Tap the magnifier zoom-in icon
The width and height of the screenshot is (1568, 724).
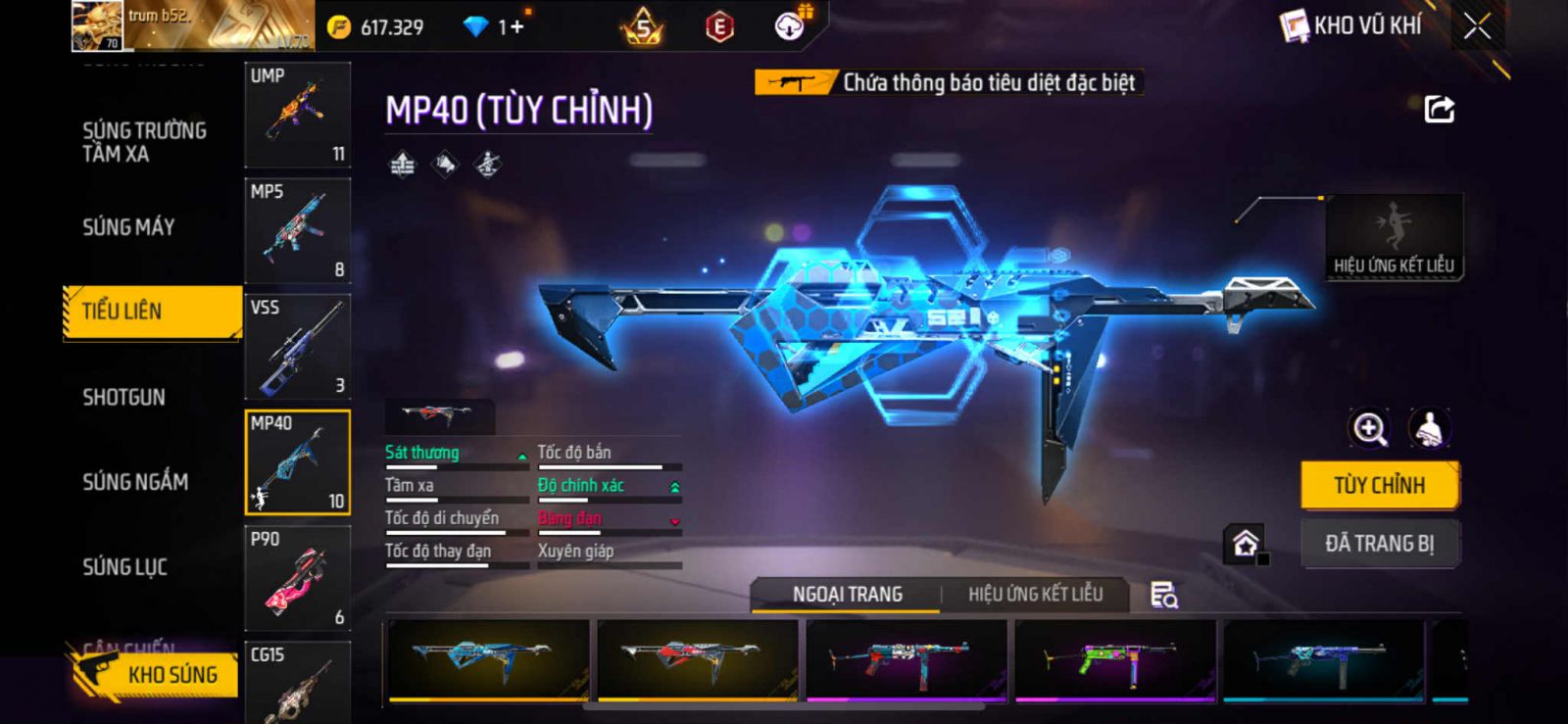pos(1369,428)
